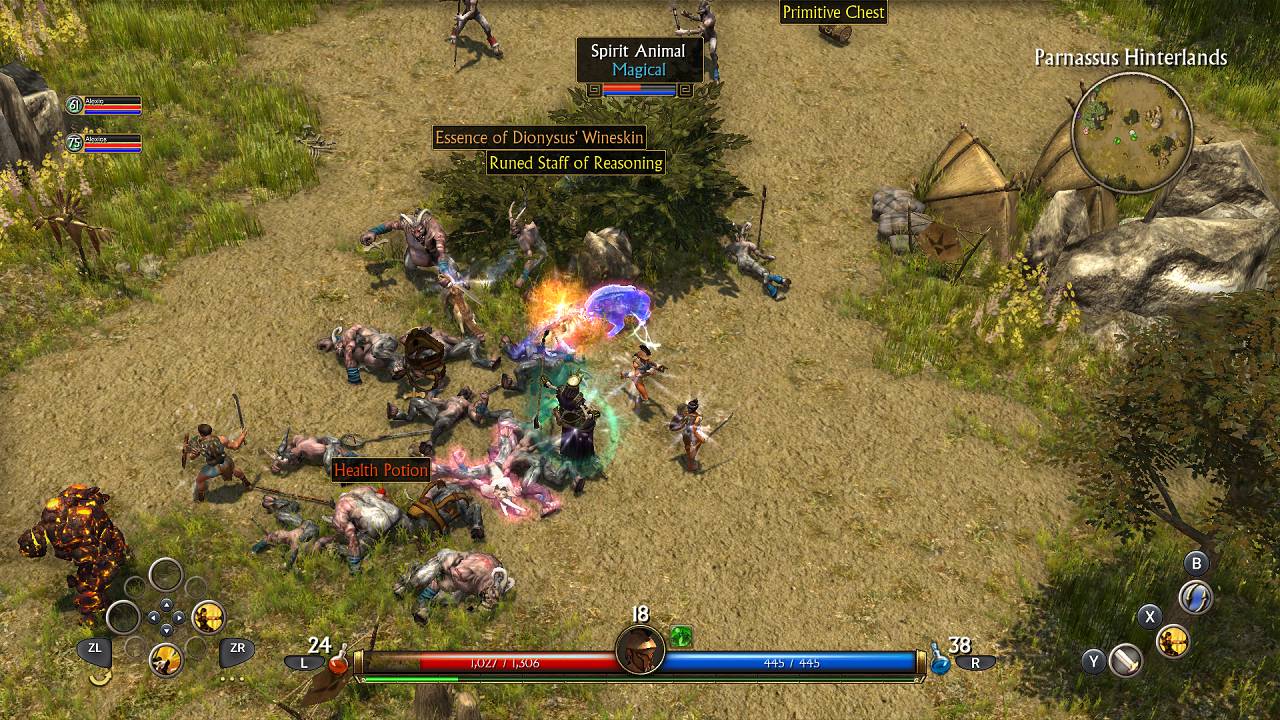Click the Spirit Animal's health bar

coord(640,89)
